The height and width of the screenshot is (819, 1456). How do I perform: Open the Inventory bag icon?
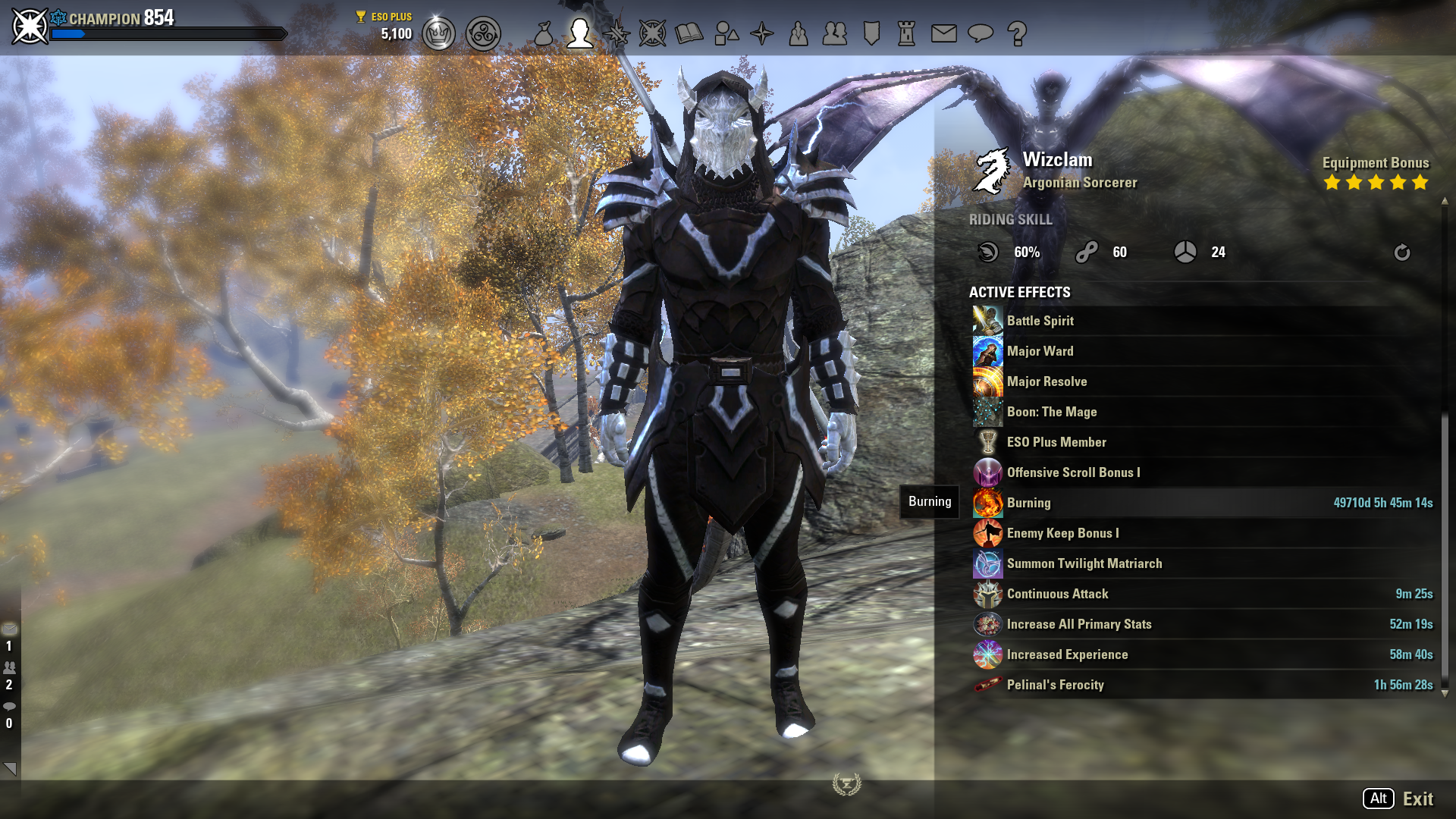543,33
